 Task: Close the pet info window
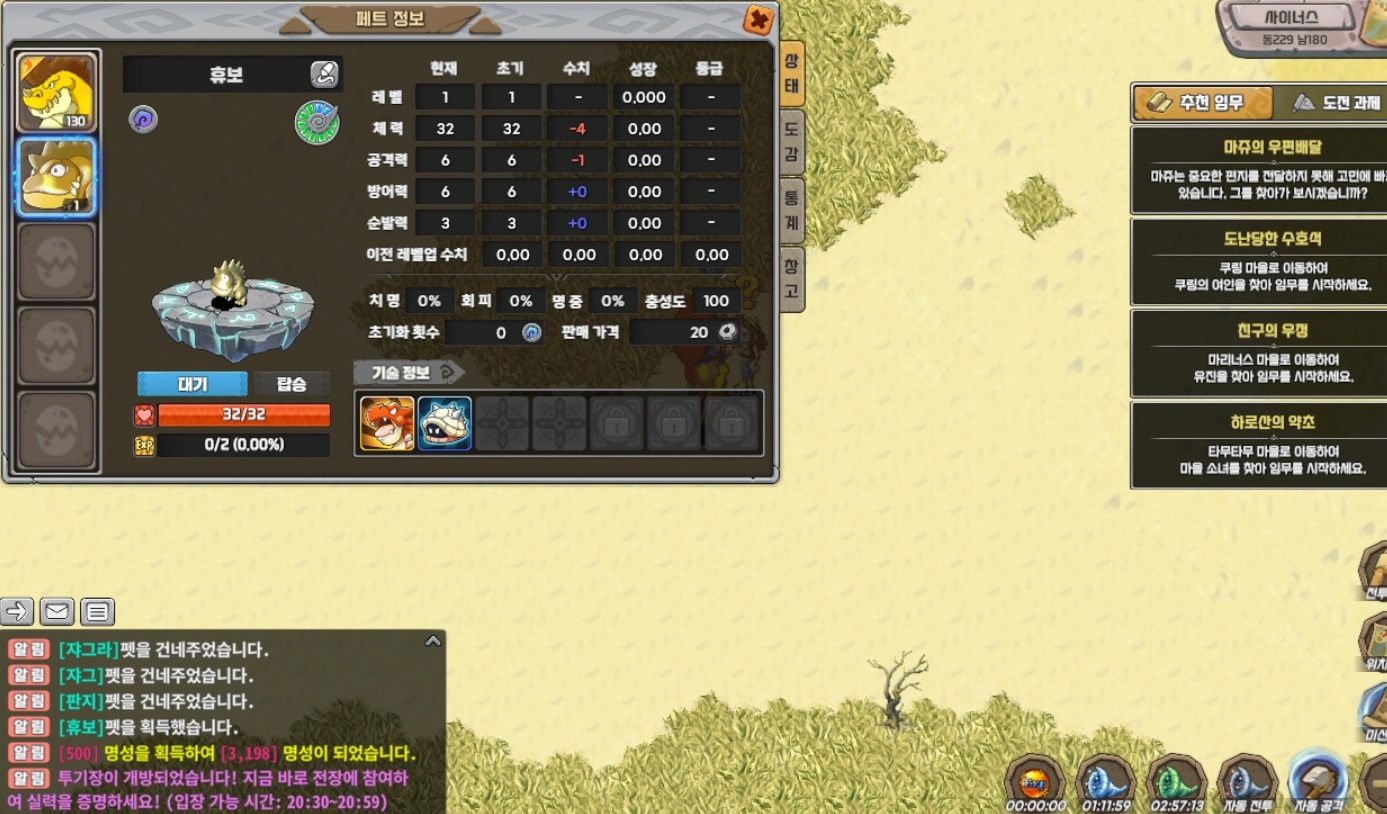pos(759,19)
